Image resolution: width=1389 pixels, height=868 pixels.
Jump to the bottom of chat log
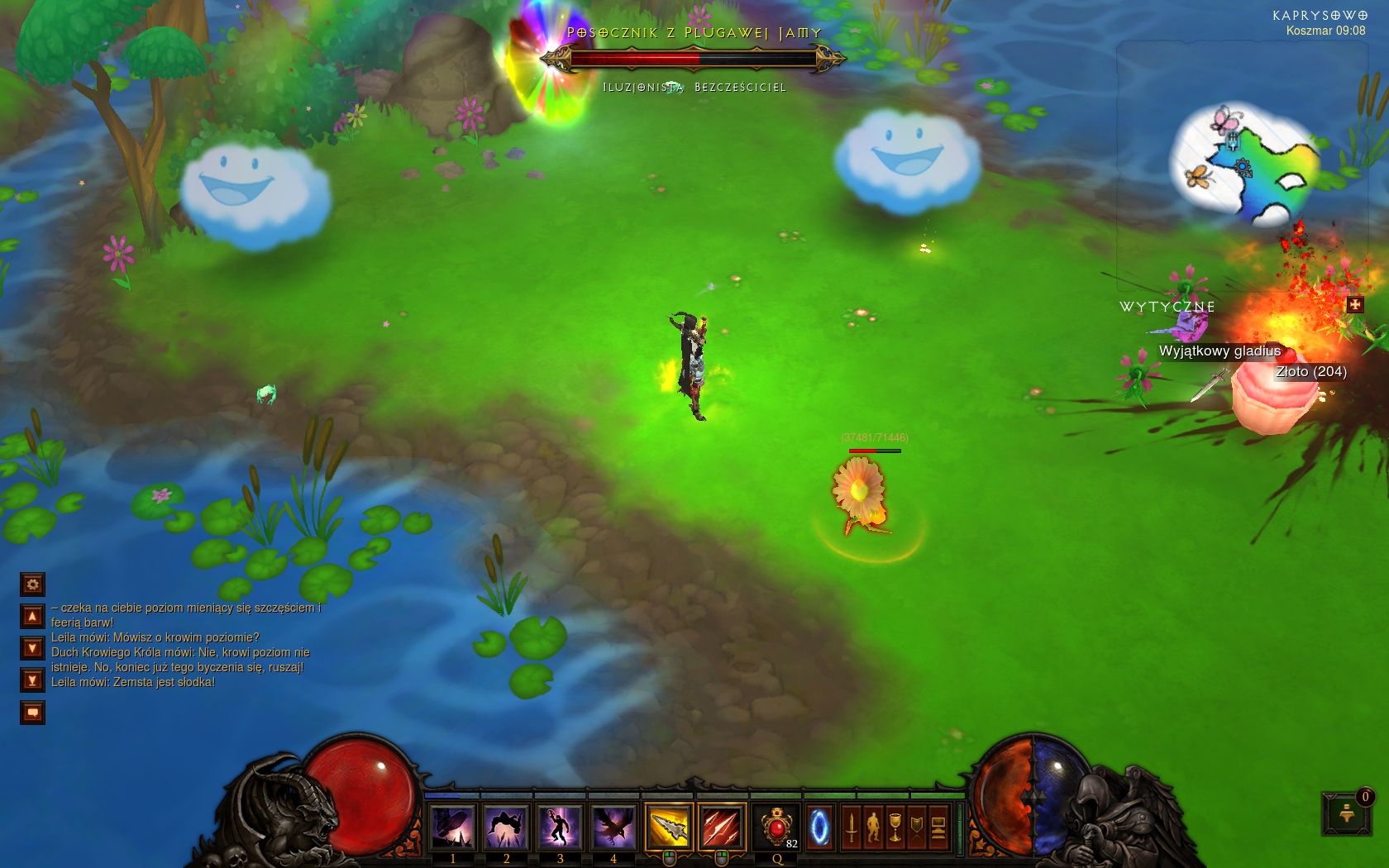click(32, 680)
